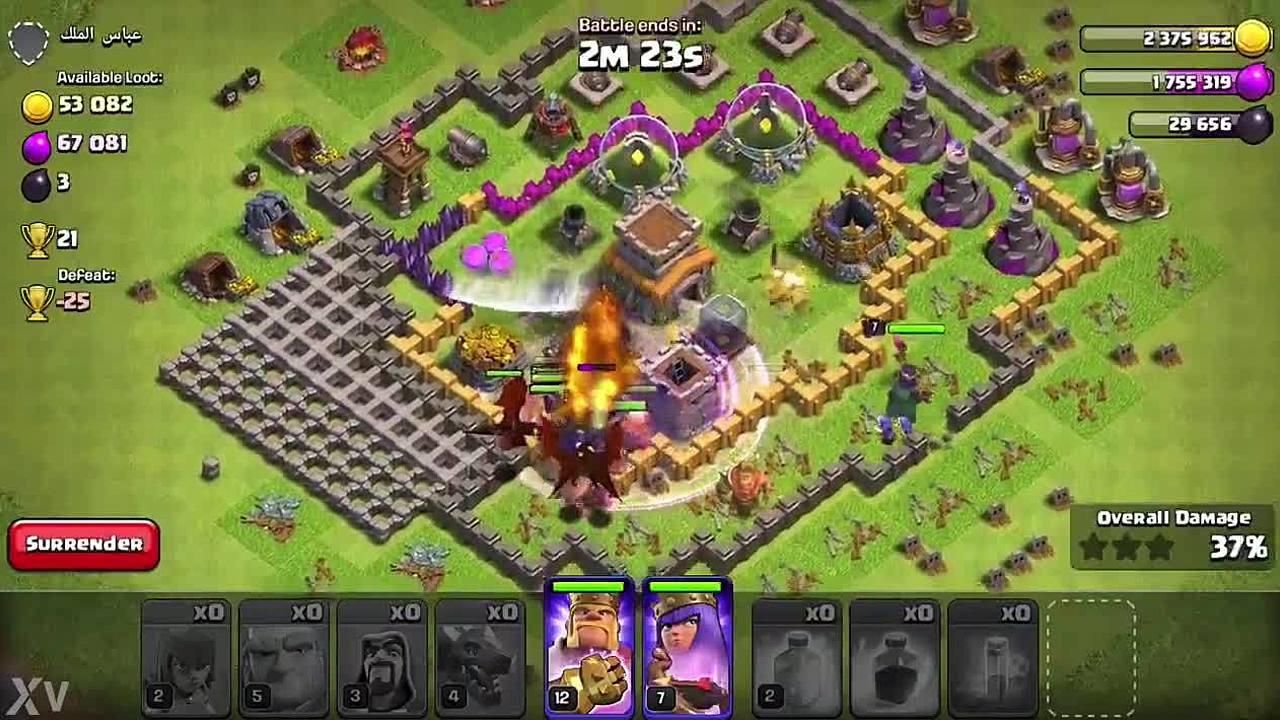Pick the depleted Dragon troop slot
Image resolution: width=1280 pixels, height=720 pixels.
pyautogui.click(x=479, y=657)
